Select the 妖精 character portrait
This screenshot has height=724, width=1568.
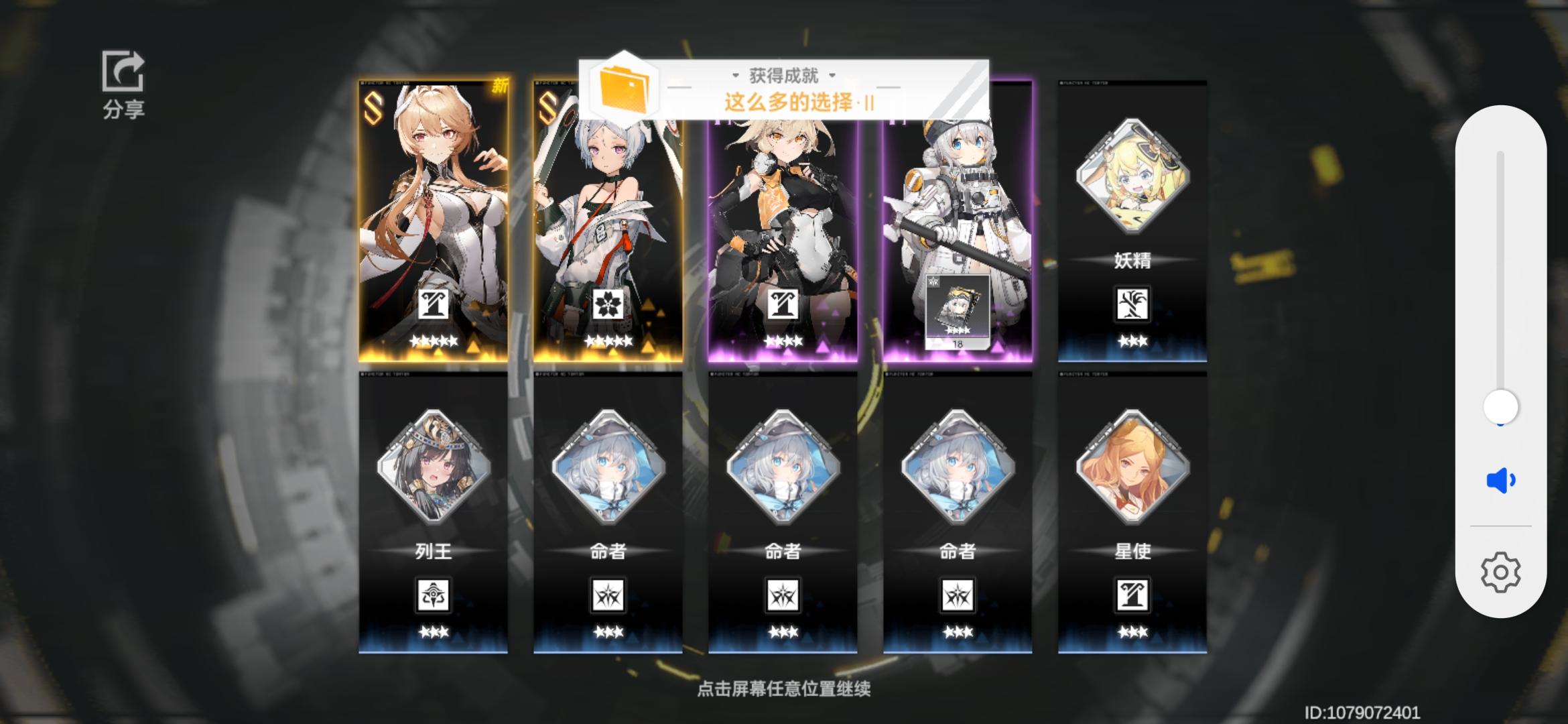[x=1132, y=174]
